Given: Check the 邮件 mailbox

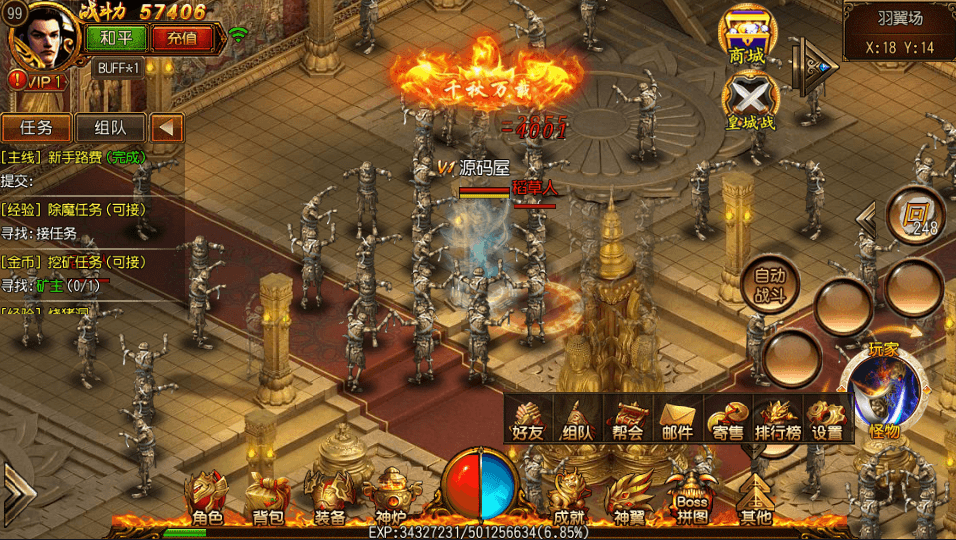Looking at the screenshot, I should tap(677, 418).
